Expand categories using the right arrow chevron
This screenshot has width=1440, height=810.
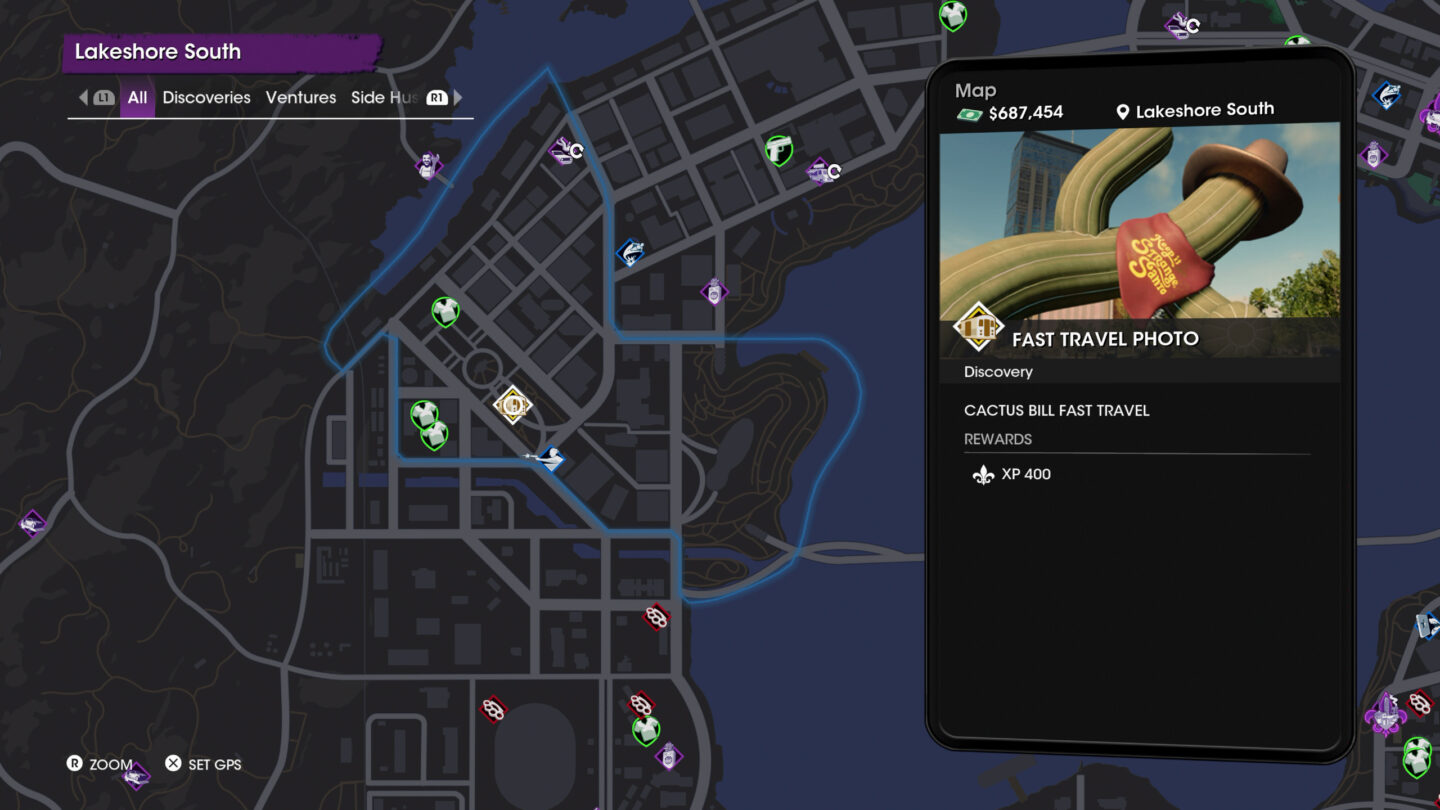tap(458, 97)
